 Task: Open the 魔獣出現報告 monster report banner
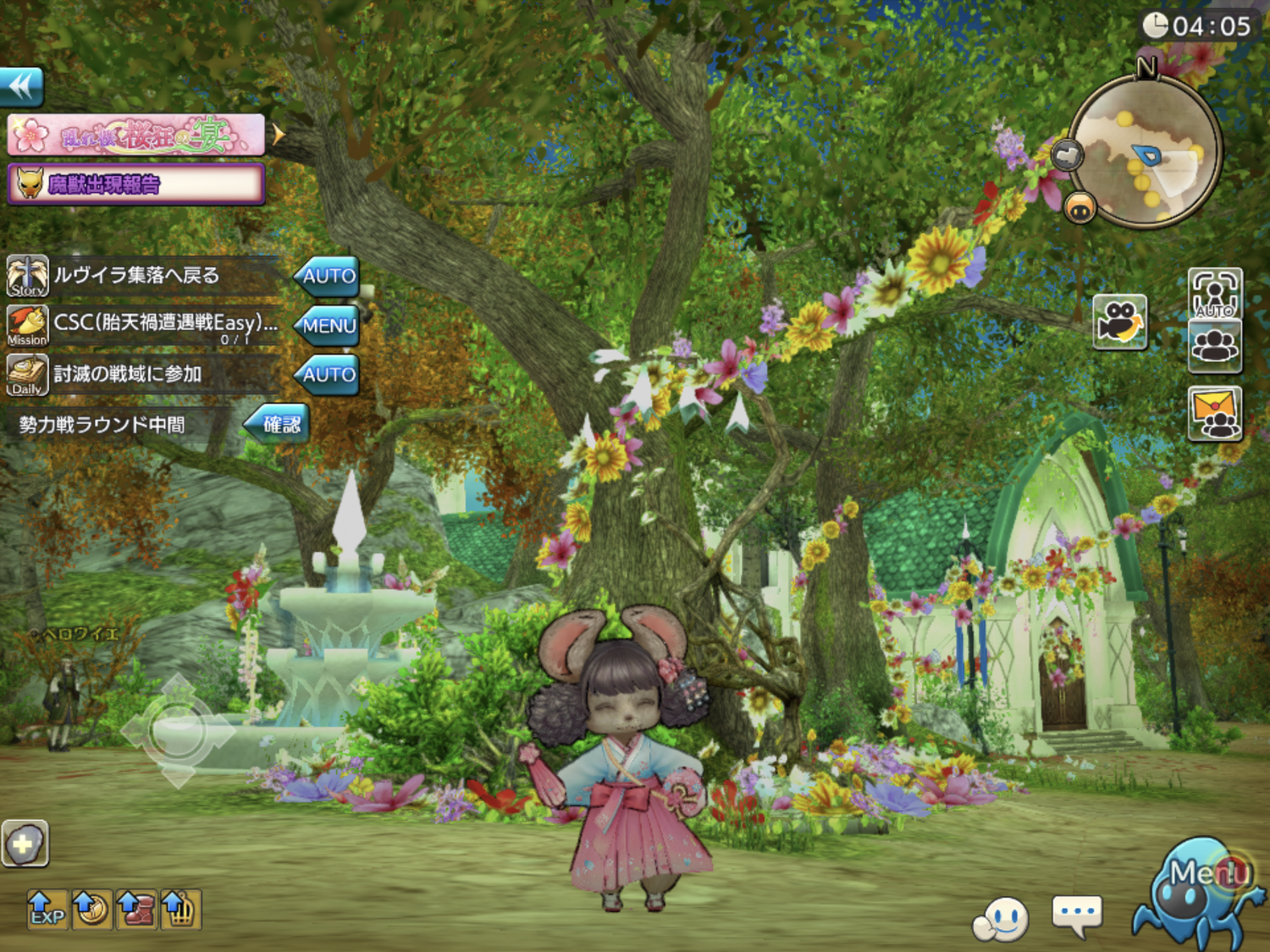pos(136,184)
